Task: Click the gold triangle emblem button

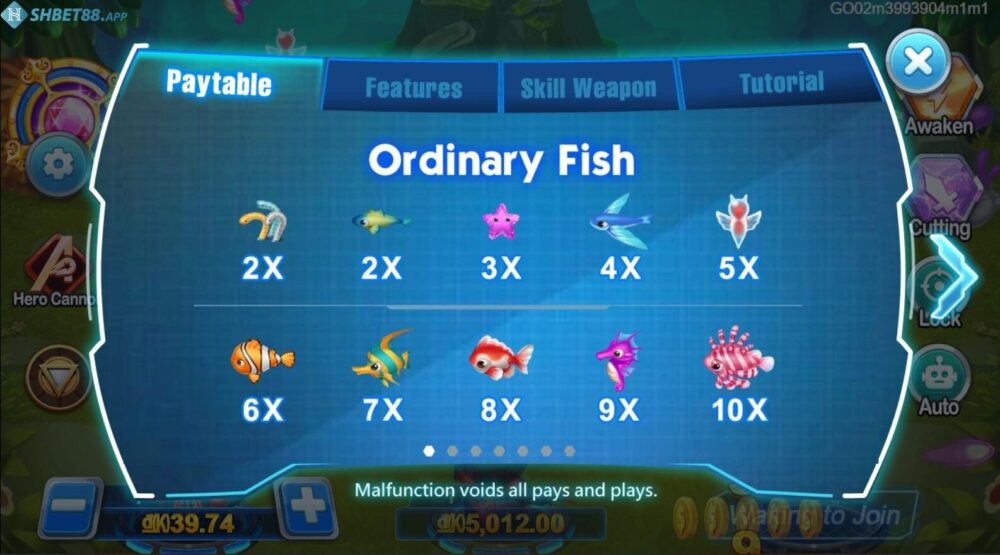Action: [x=58, y=376]
